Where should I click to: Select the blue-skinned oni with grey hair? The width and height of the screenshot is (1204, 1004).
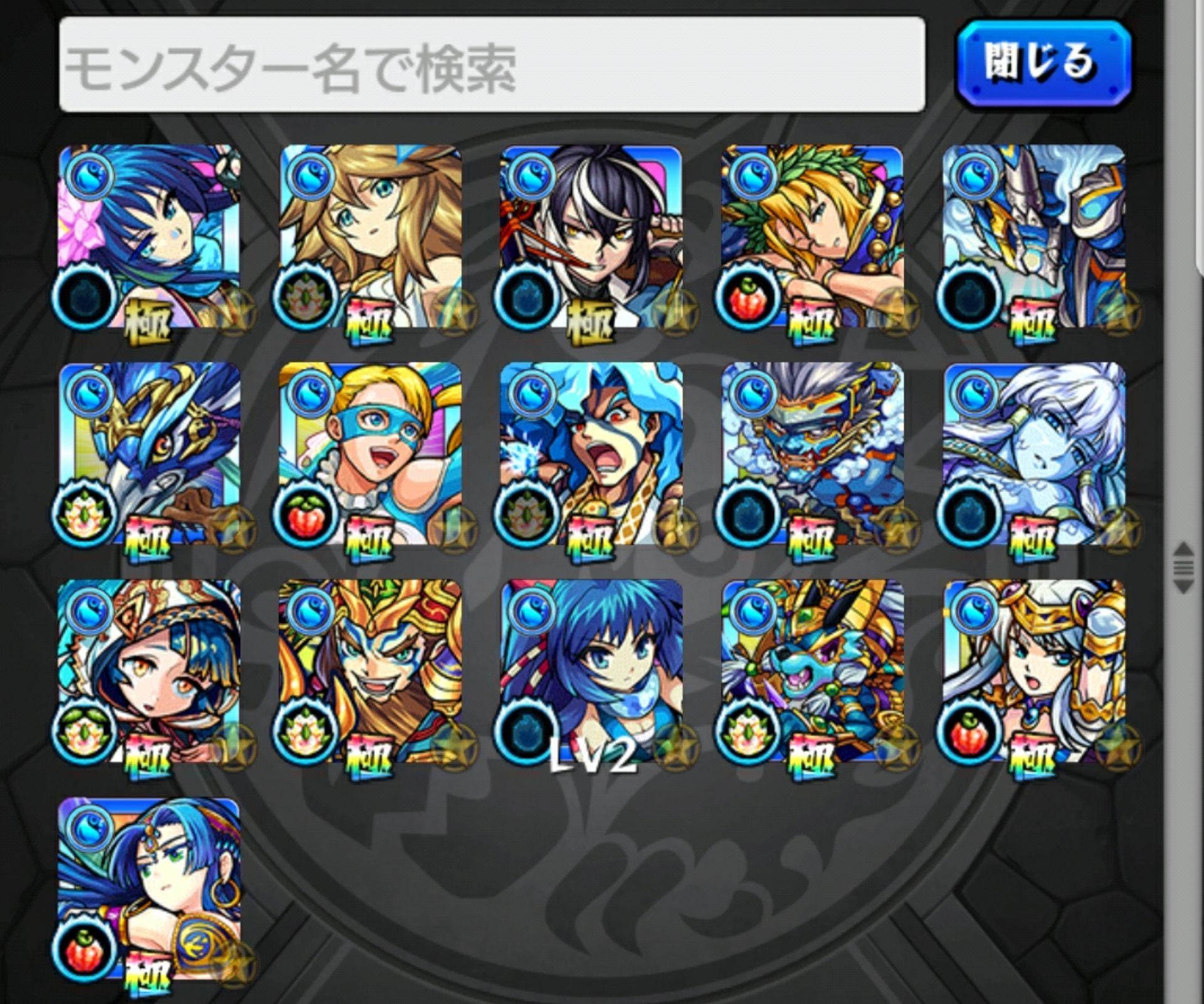coord(812,454)
